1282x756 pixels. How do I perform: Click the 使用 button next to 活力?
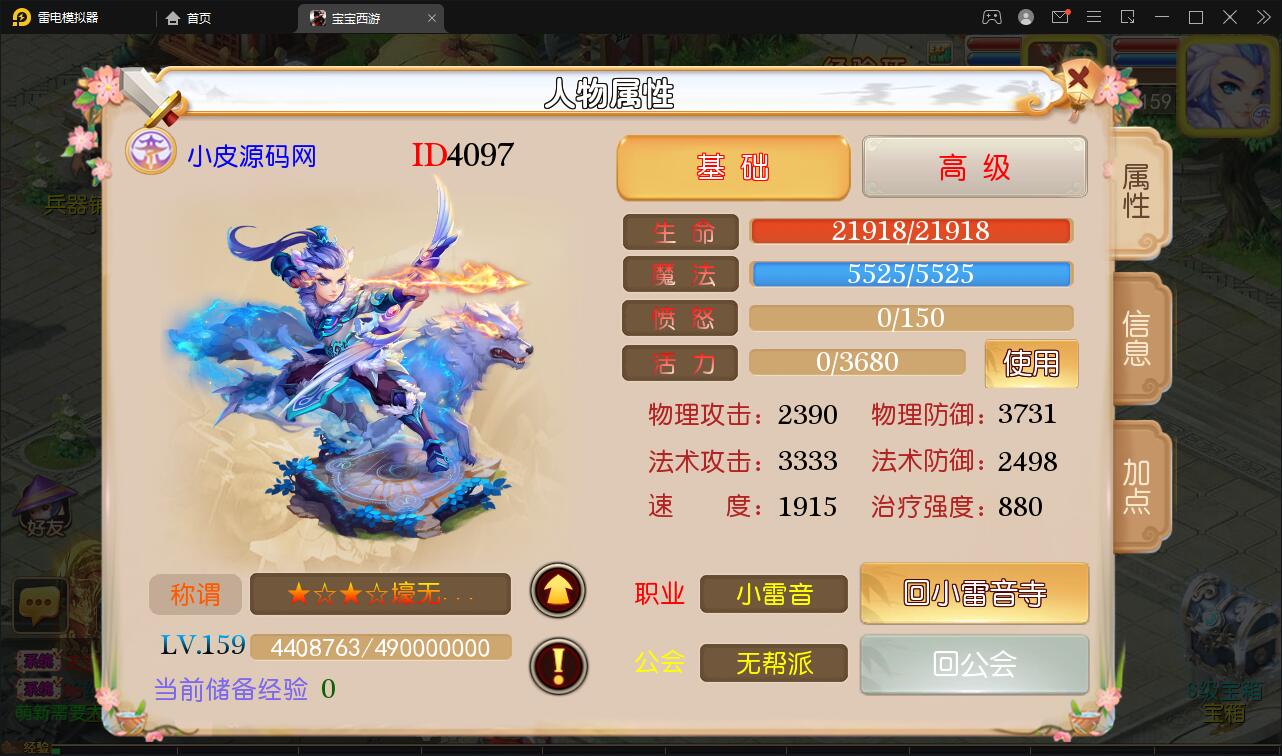click(x=1031, y=363)
